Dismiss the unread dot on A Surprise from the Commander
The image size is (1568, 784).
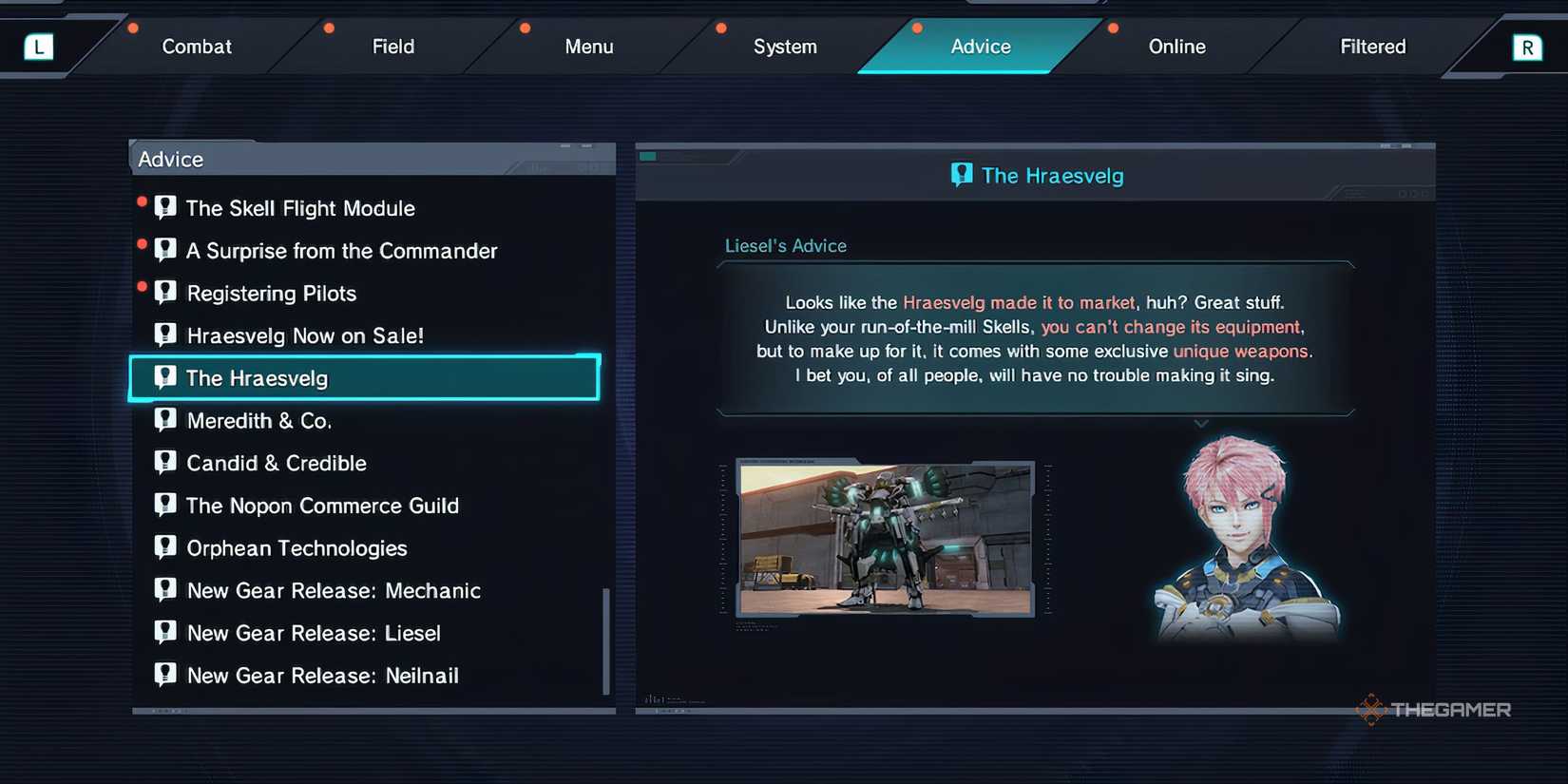pos(143,244)
